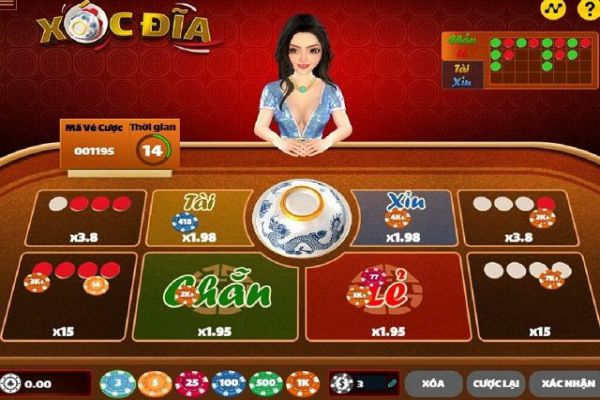Edit the custom chip amount field

tap(367, 384)
